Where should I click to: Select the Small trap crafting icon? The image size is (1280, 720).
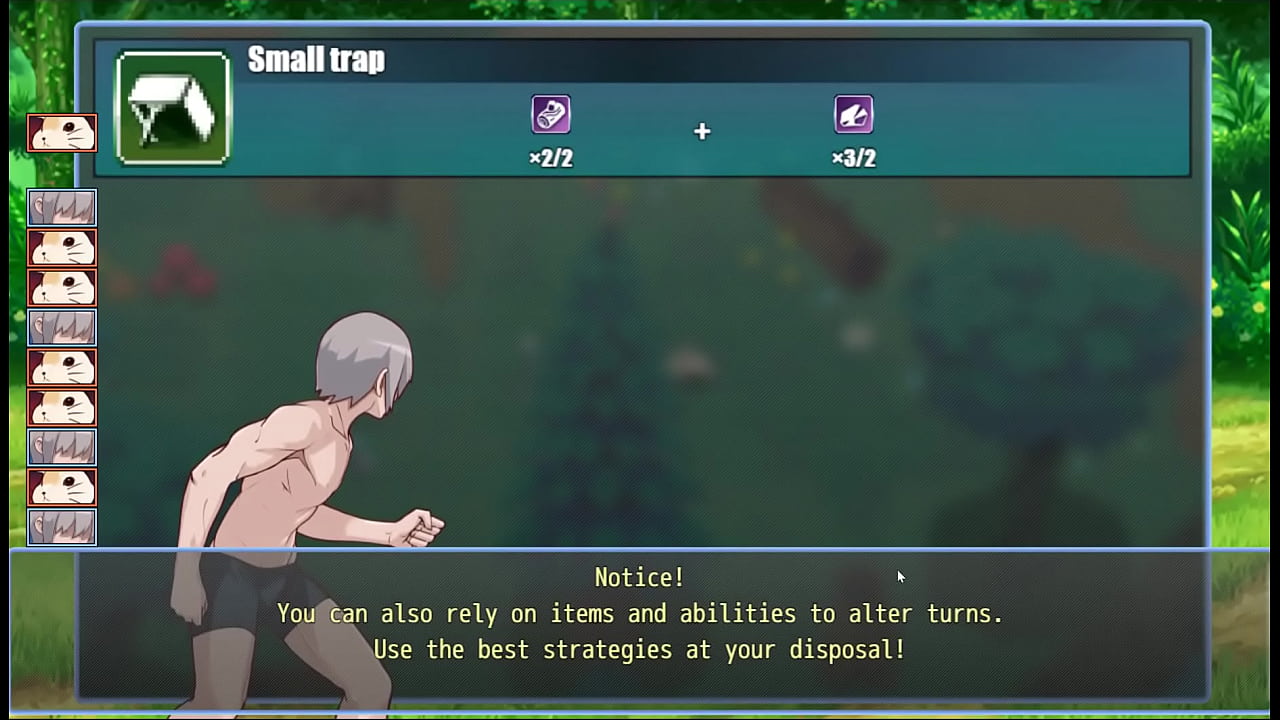[x=172, y=105]
